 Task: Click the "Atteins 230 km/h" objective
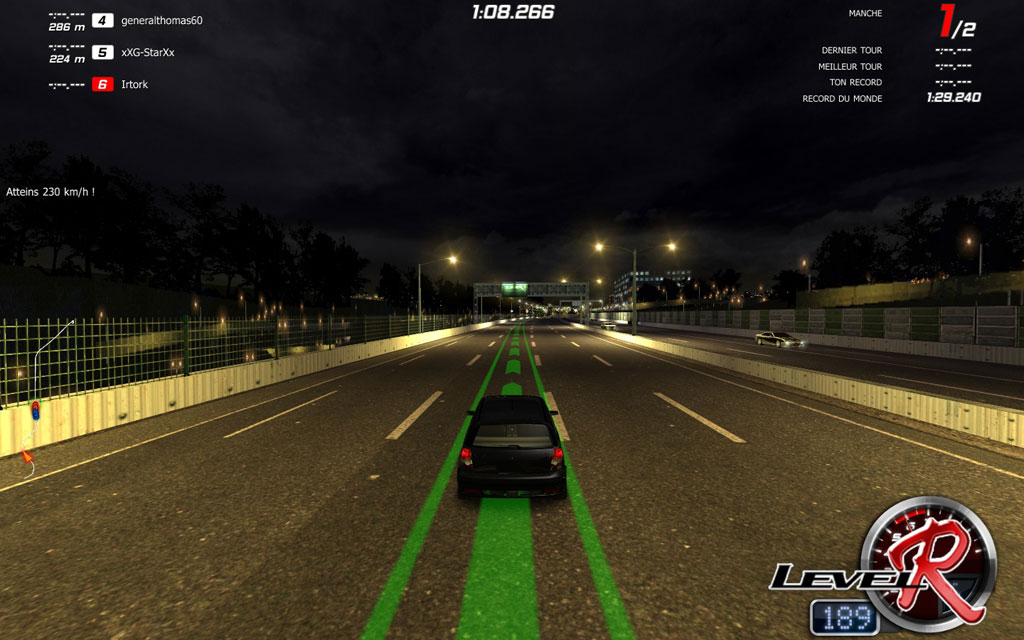(50, 191)
